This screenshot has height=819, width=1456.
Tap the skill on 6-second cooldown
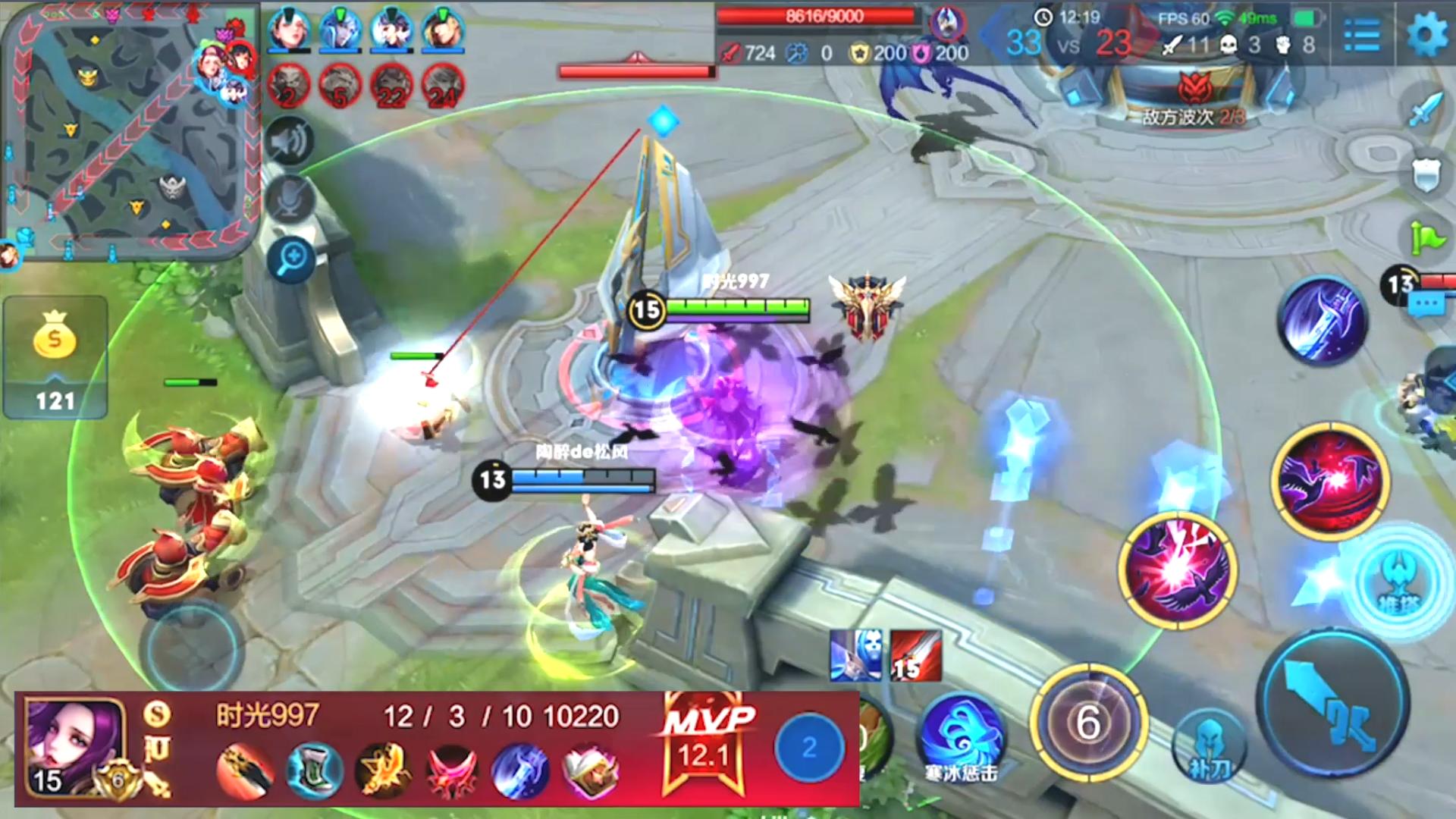click(x=1088, y=722)
